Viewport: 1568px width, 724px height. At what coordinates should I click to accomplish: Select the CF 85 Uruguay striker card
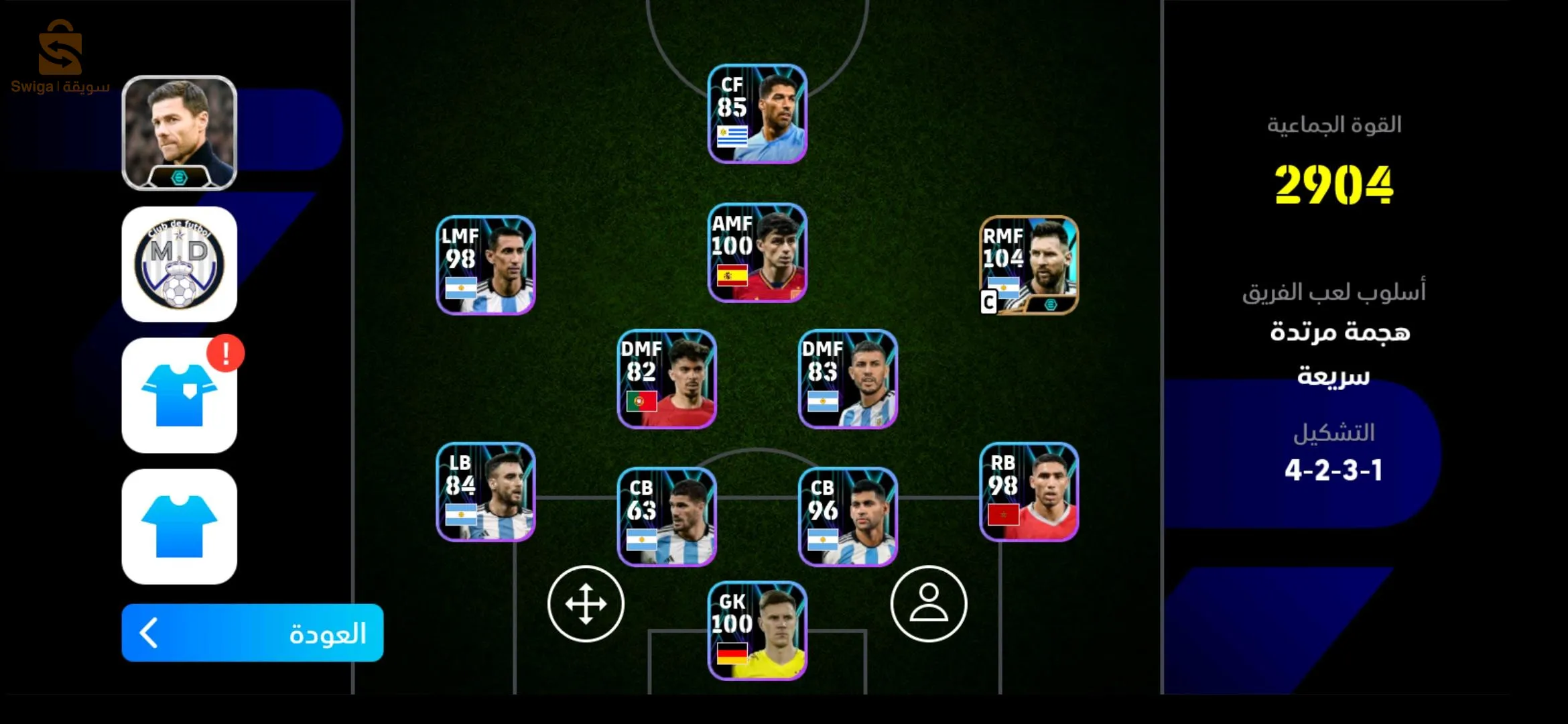757,114
